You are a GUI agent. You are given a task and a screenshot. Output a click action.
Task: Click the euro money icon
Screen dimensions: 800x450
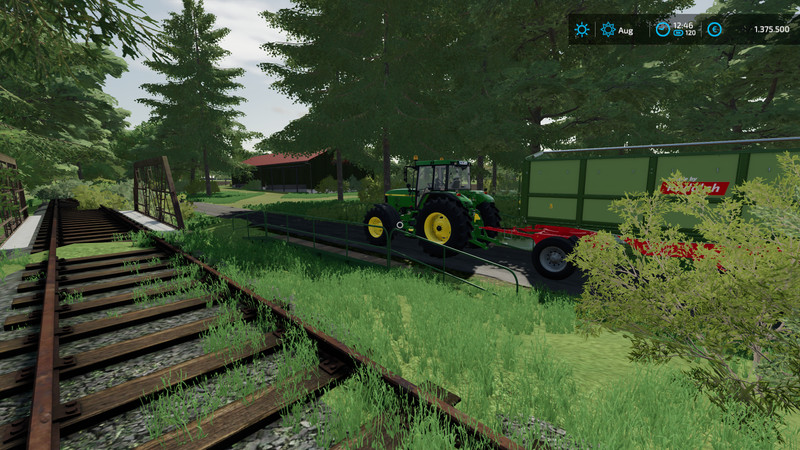tap(714, 29)
